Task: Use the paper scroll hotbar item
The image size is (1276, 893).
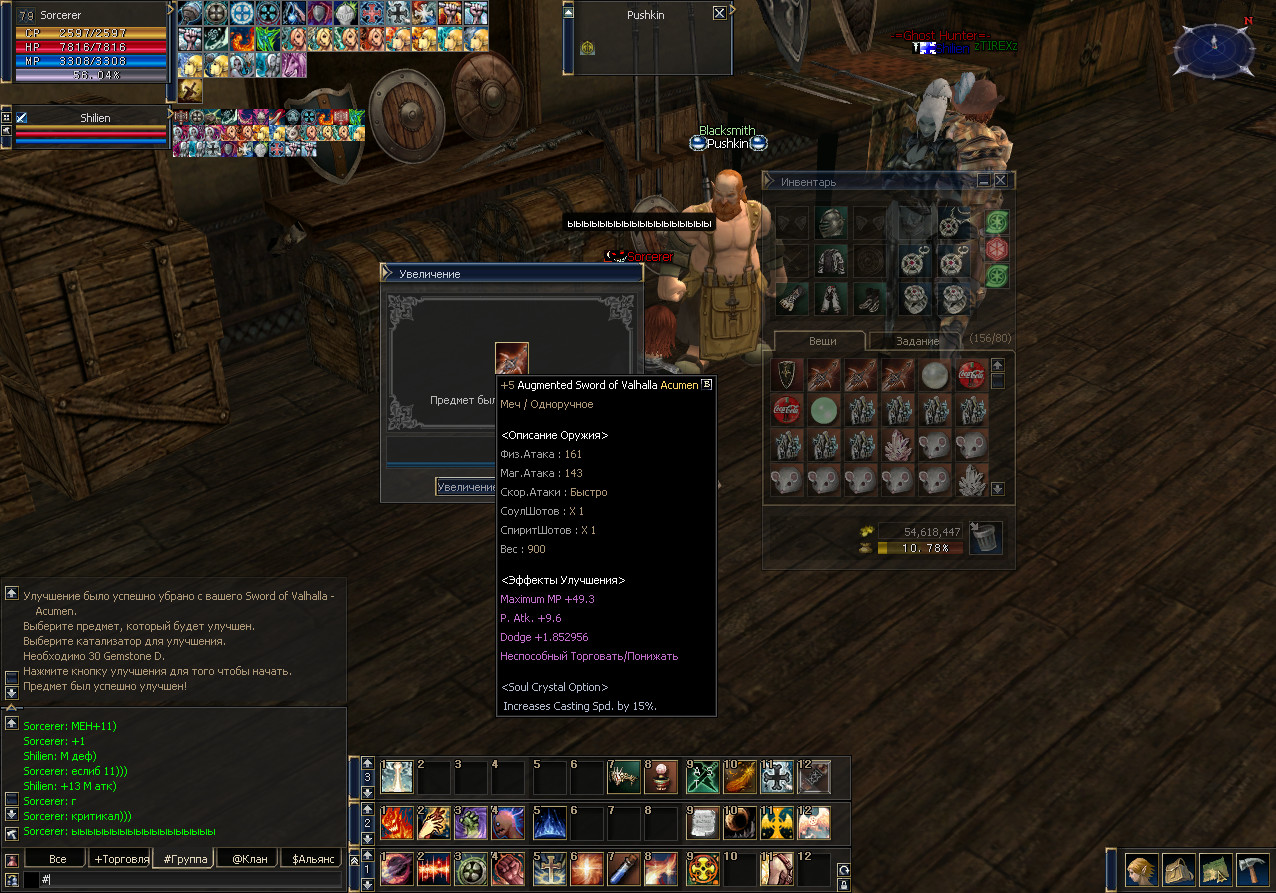Action: pyautogui.click(x=704, y=822)
